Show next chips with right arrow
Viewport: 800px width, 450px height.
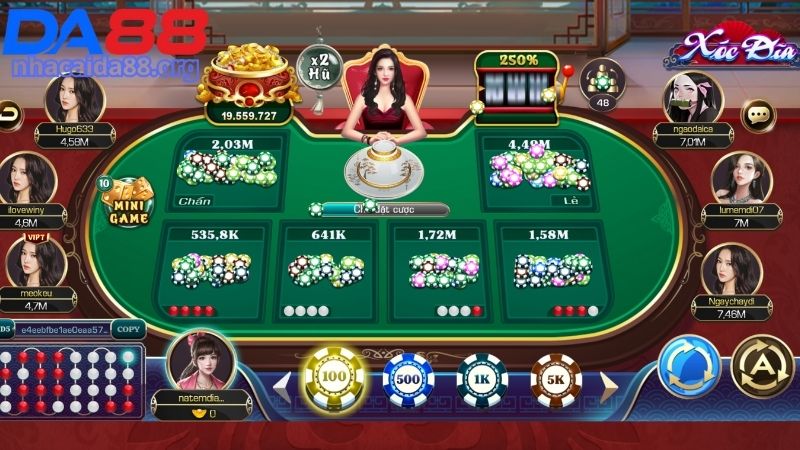(608, 383)
